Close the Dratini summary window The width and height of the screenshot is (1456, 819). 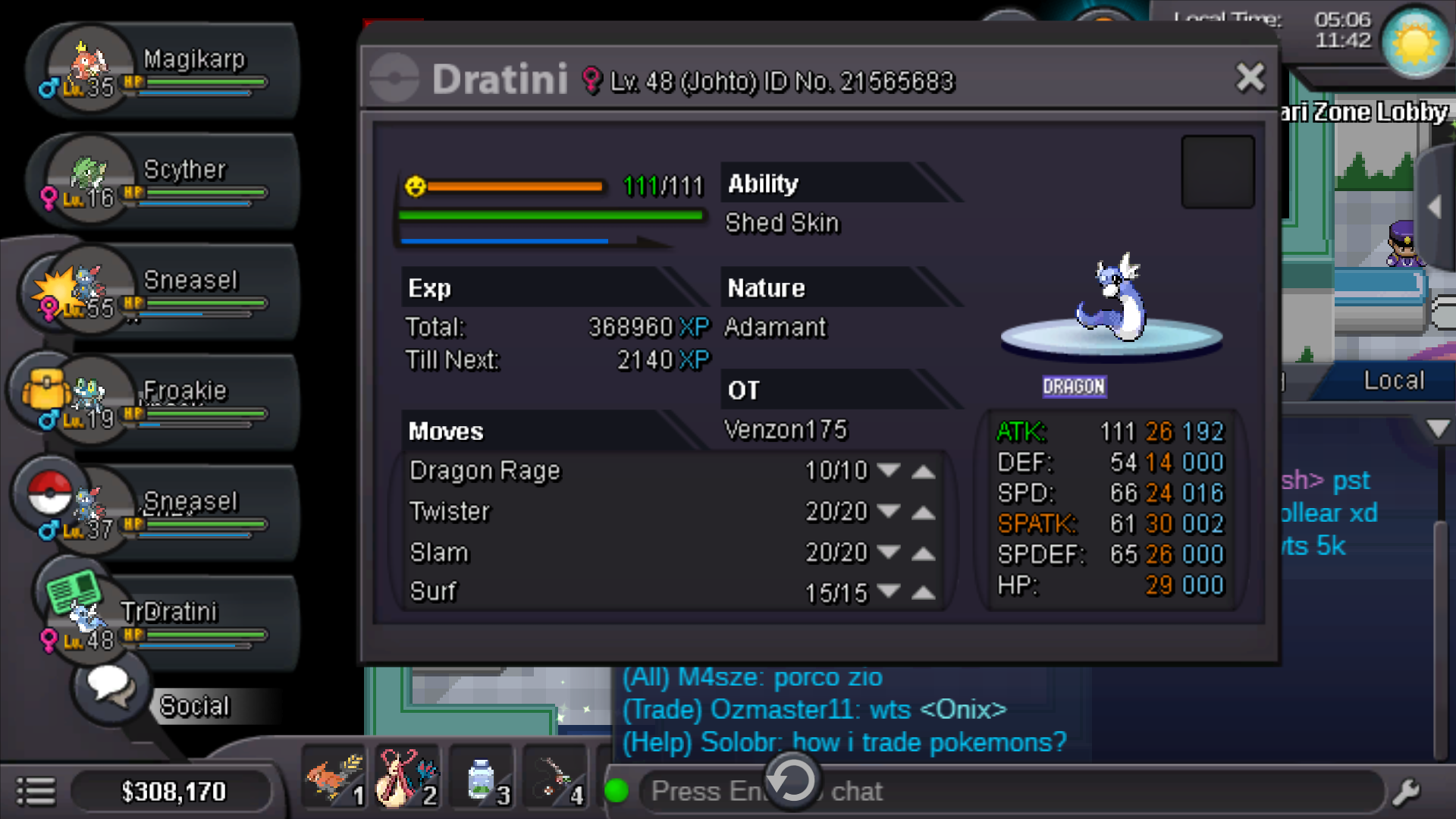[x=1250, y=77]
